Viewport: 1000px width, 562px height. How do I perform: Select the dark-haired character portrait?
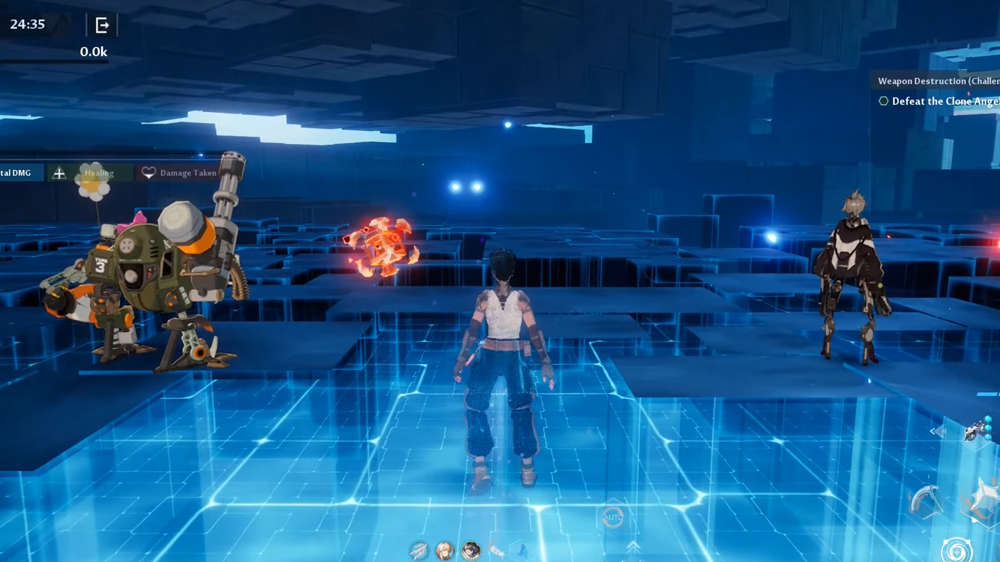coord(470,550)
